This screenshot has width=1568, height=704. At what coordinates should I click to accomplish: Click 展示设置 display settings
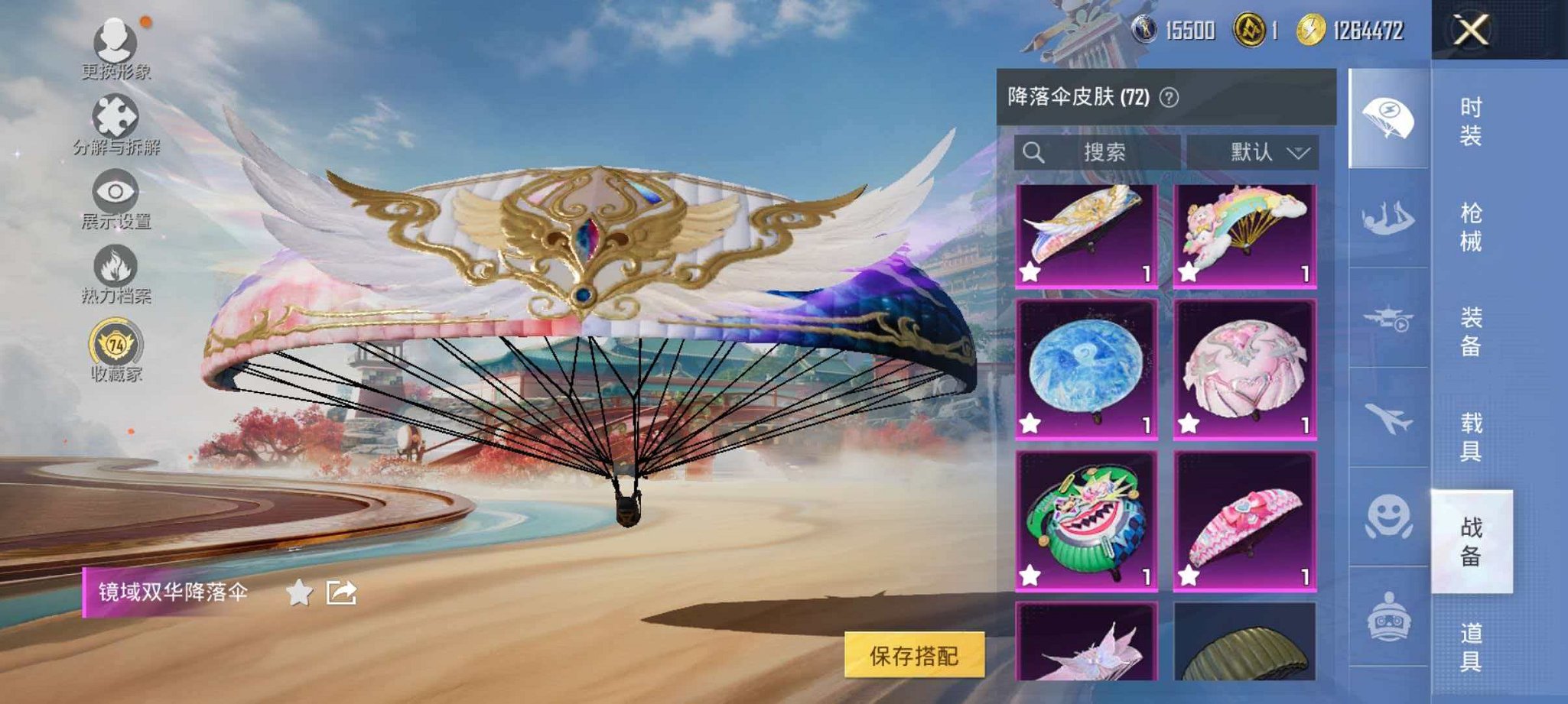pos(115,189)
